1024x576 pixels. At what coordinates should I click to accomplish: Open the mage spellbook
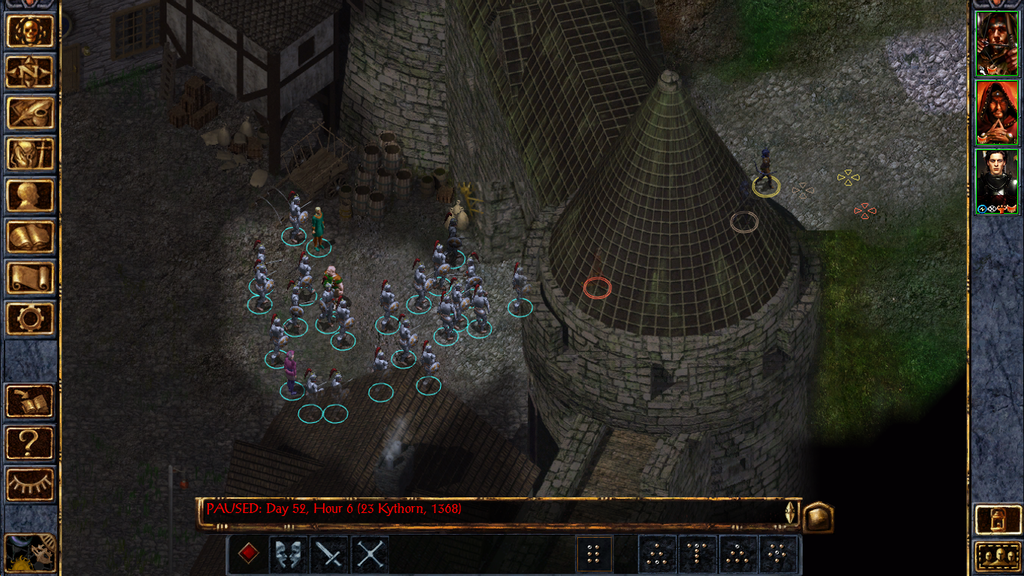click(30, 236)
